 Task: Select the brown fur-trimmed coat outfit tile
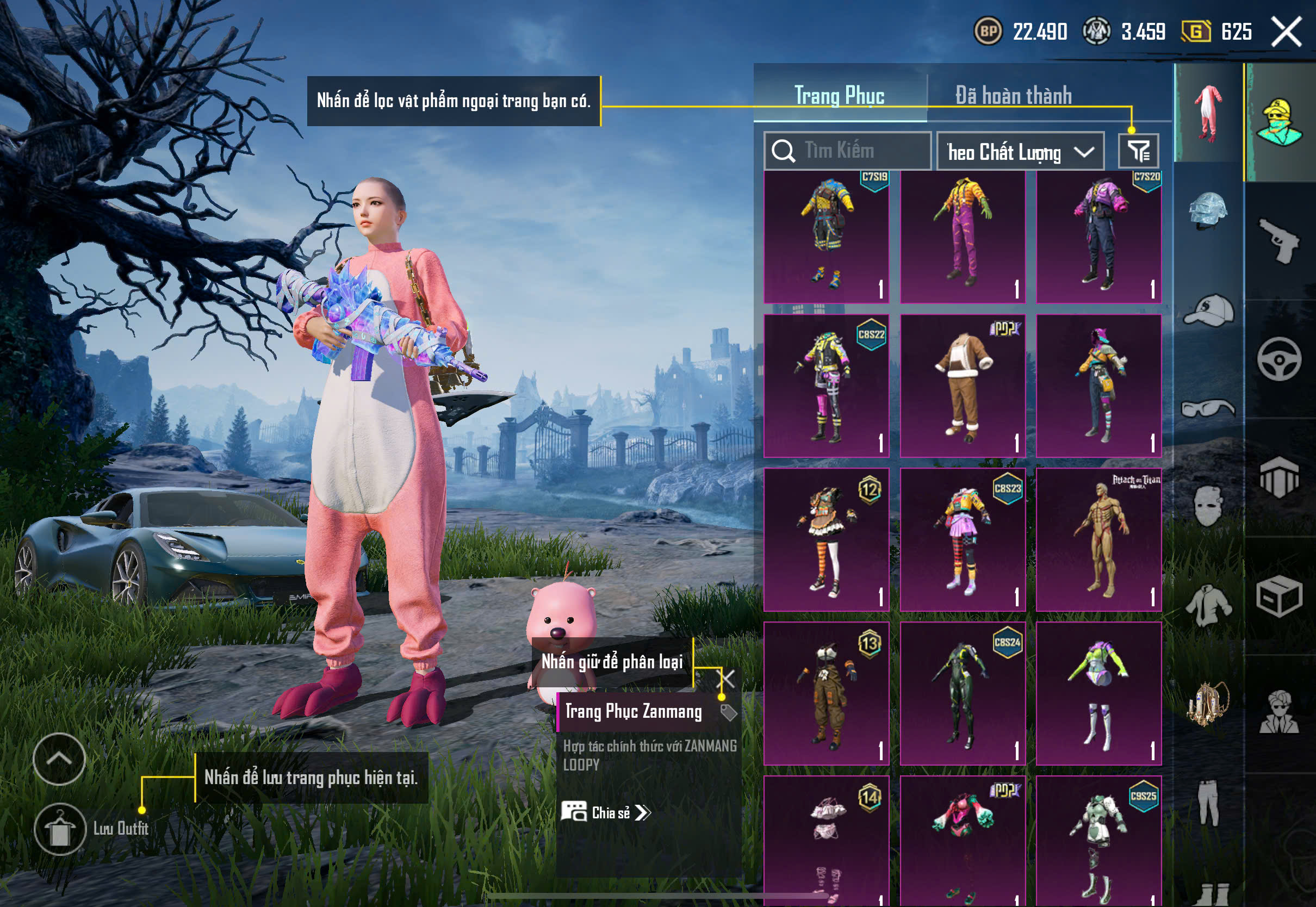(963, 386)
